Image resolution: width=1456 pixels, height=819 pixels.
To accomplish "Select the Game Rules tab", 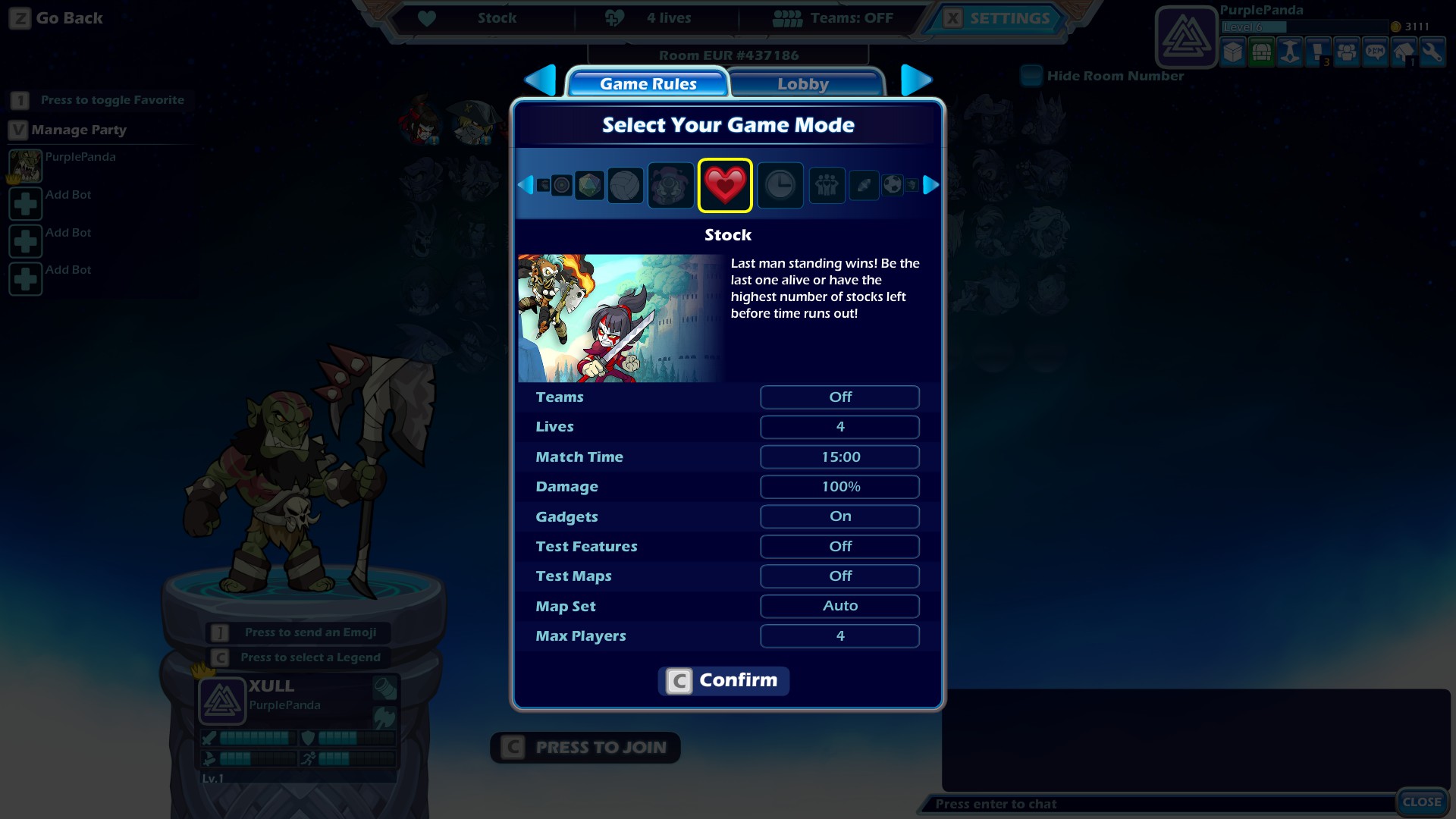I will pos(648,84).
